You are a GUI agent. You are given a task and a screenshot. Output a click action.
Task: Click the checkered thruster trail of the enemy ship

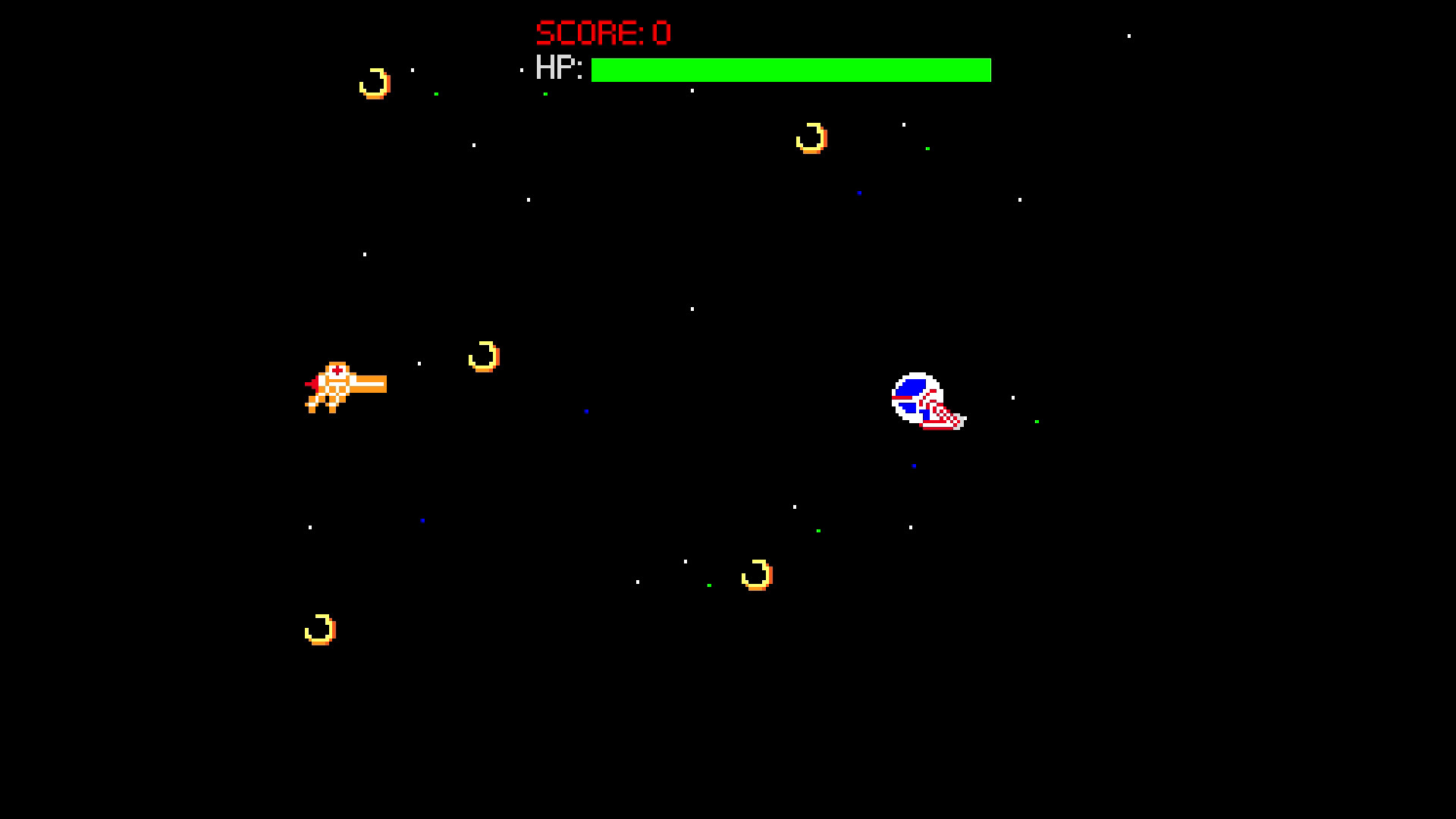coord(946,417)
